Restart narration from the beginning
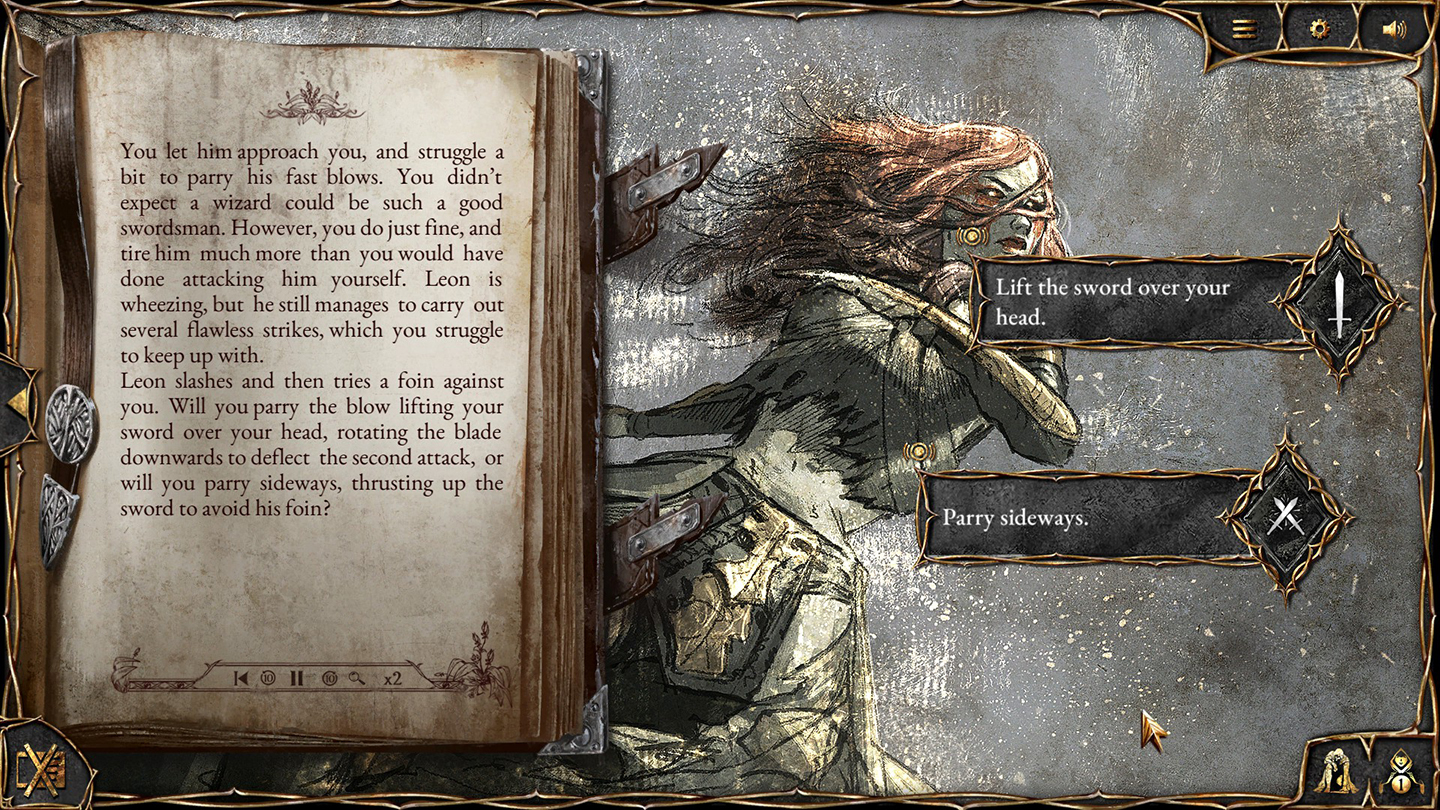This screenshot has height=810, width=1440. pos(241,678)
